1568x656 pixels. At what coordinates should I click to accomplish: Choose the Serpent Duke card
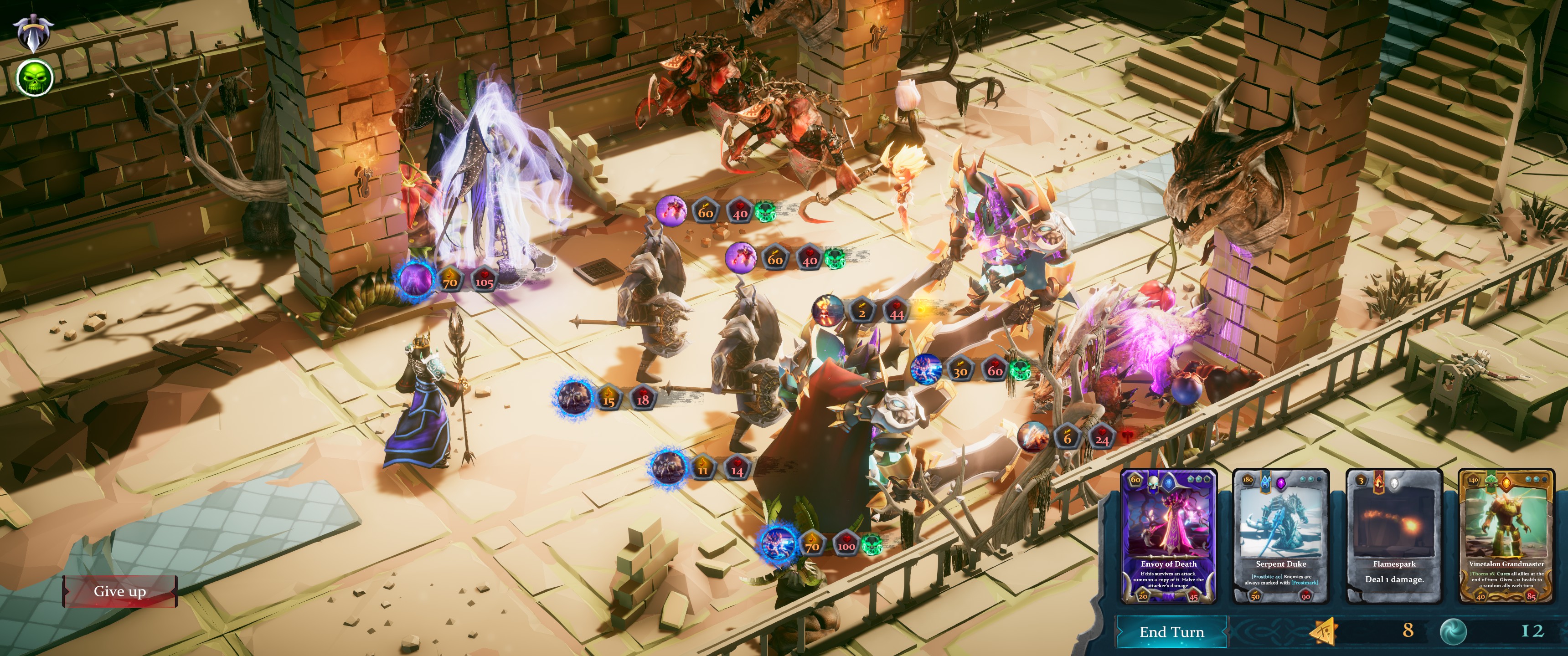coord(1281,537)
